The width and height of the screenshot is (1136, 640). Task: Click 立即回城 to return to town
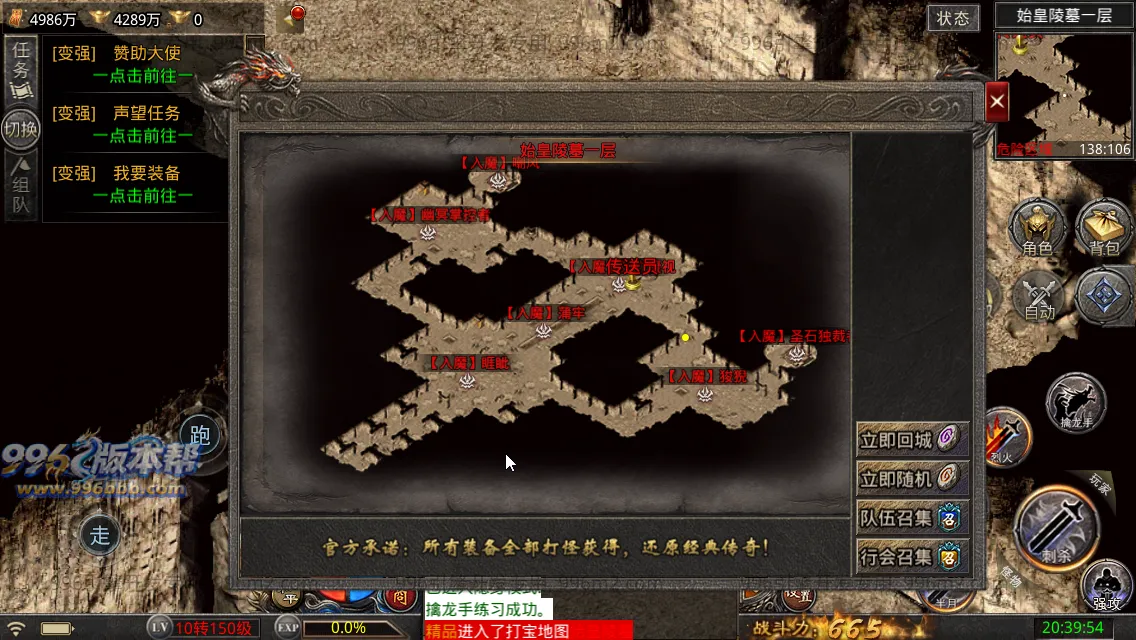coord(912,440)
